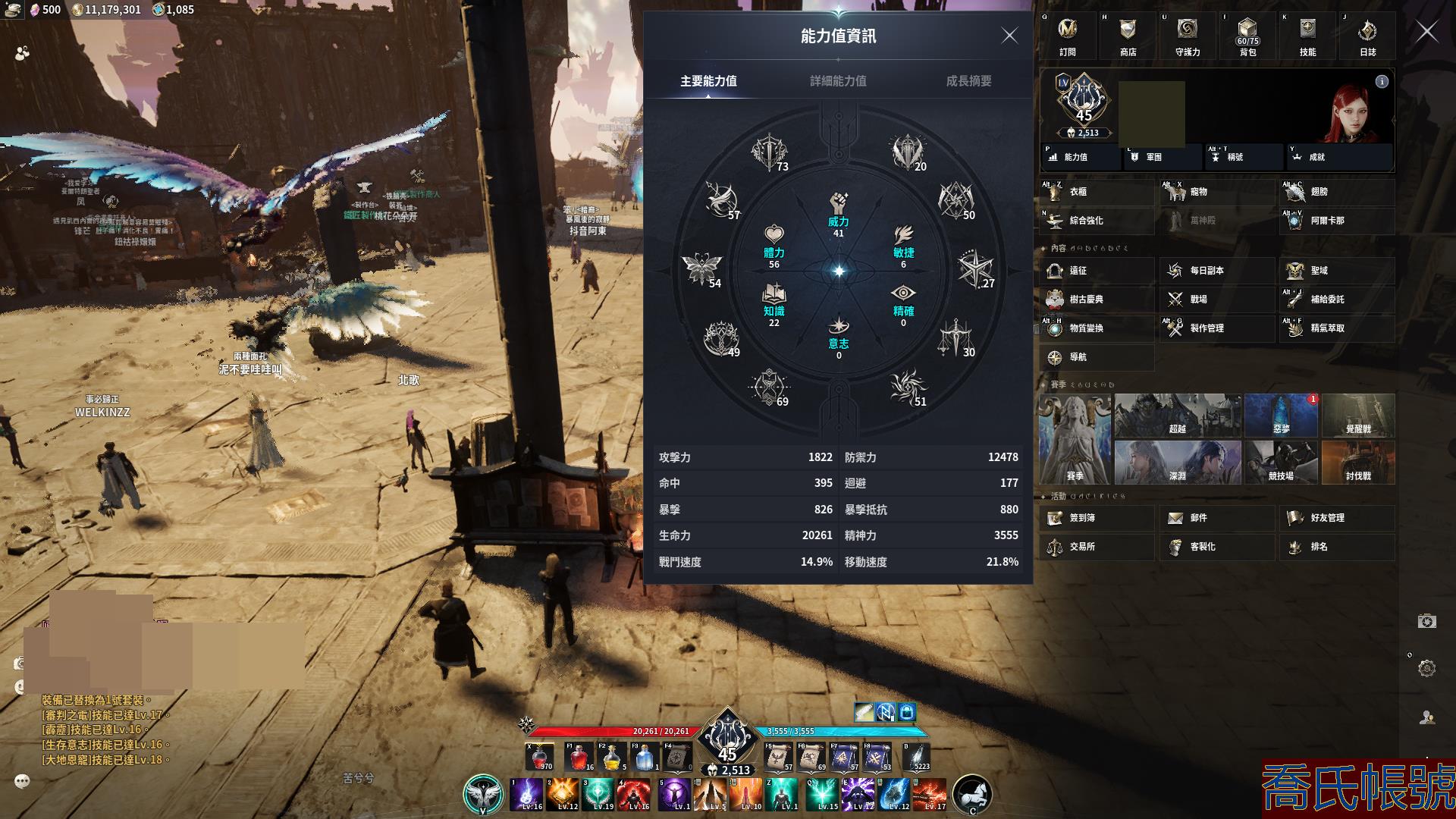Open the 日誌 journal
1456x819 pixels.
pyautogui.click(x=1367, y=36)
